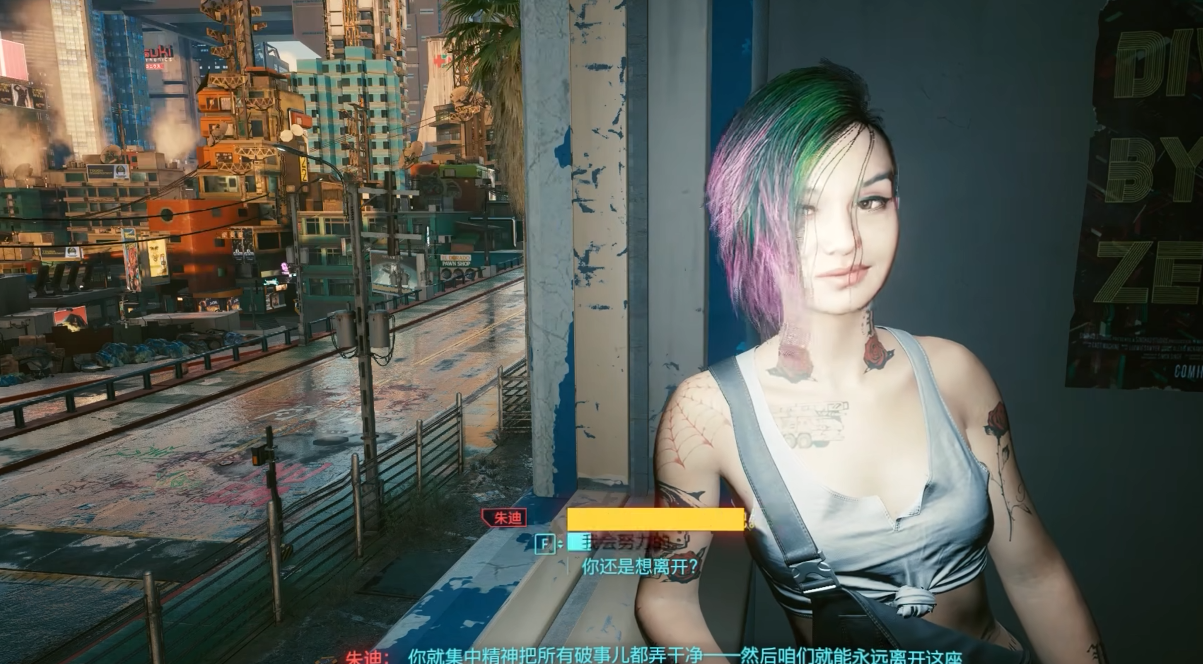1203x664 pixels.
Task: Pick the yellow highlighted dialogue choice
Action: [x=655, y=520]
